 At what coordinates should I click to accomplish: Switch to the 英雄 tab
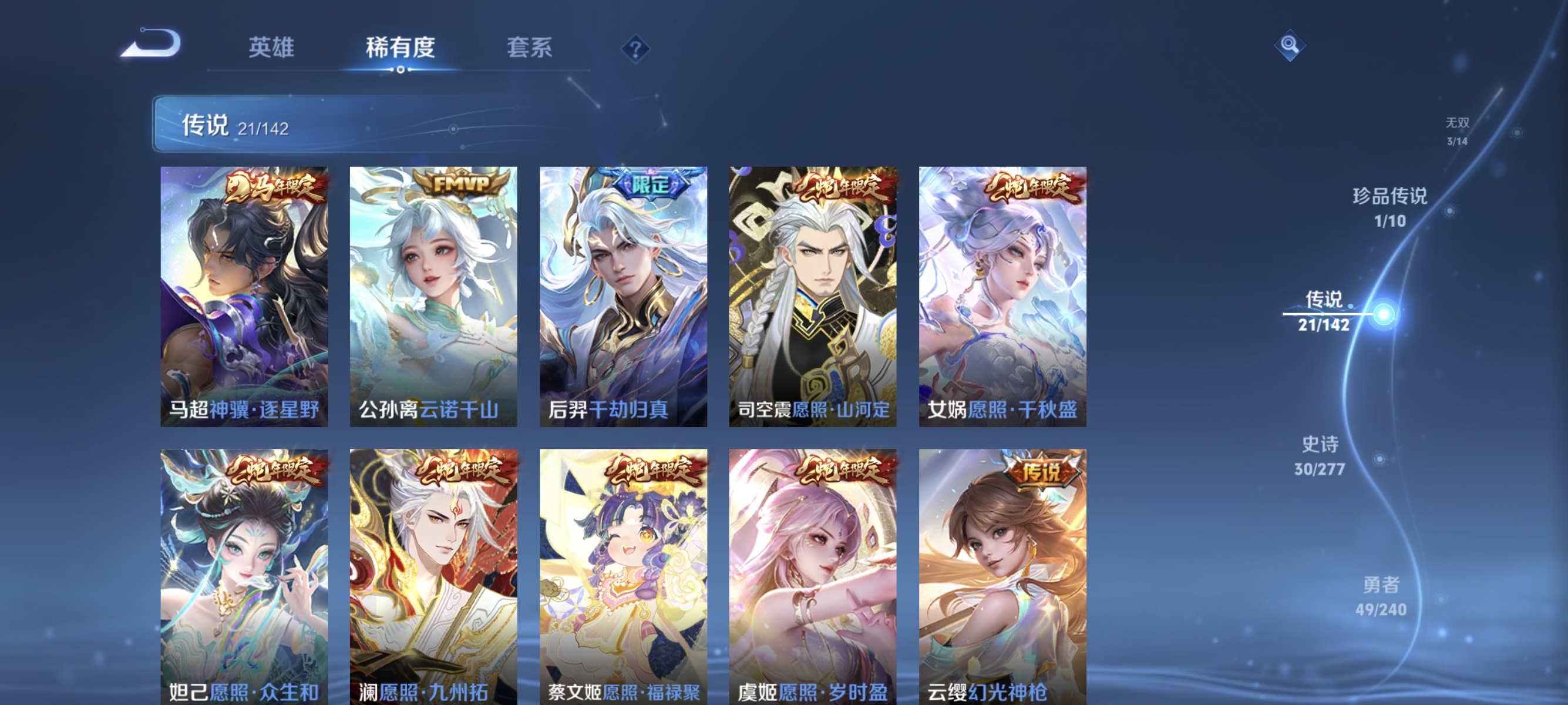[272, 48]
